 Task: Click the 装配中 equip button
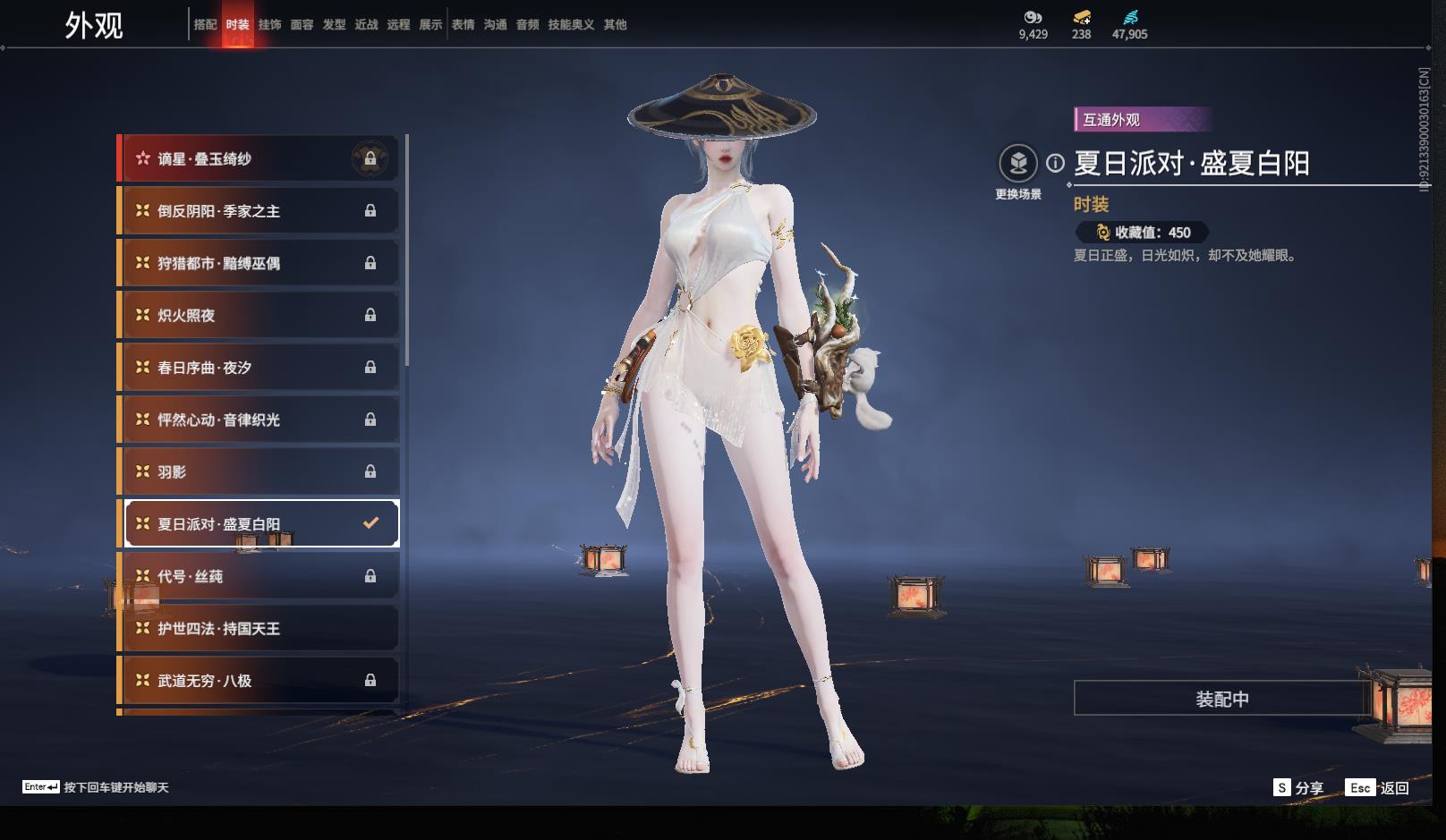1221,699
